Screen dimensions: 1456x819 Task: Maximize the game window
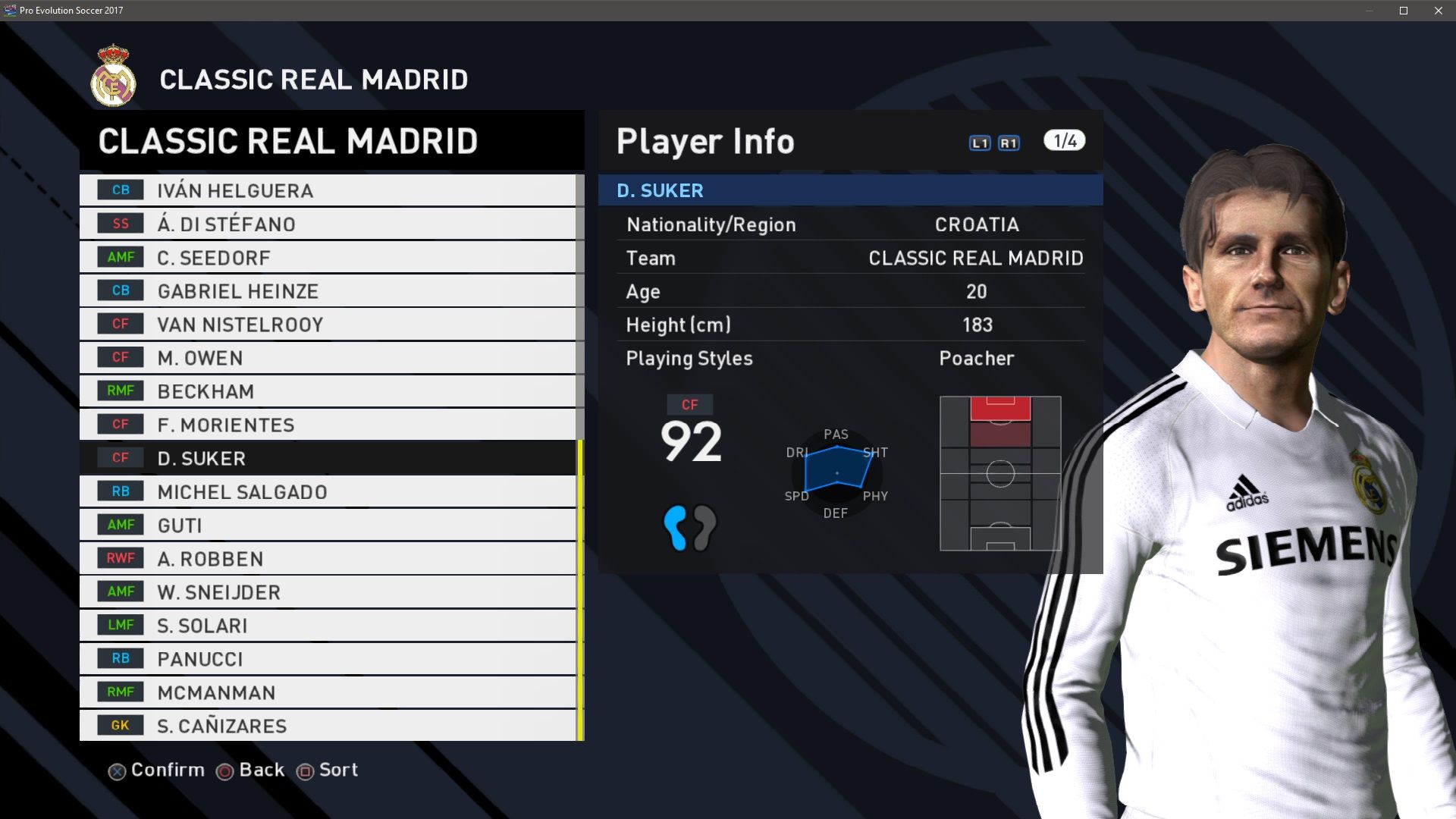(x=1403, y=11)
